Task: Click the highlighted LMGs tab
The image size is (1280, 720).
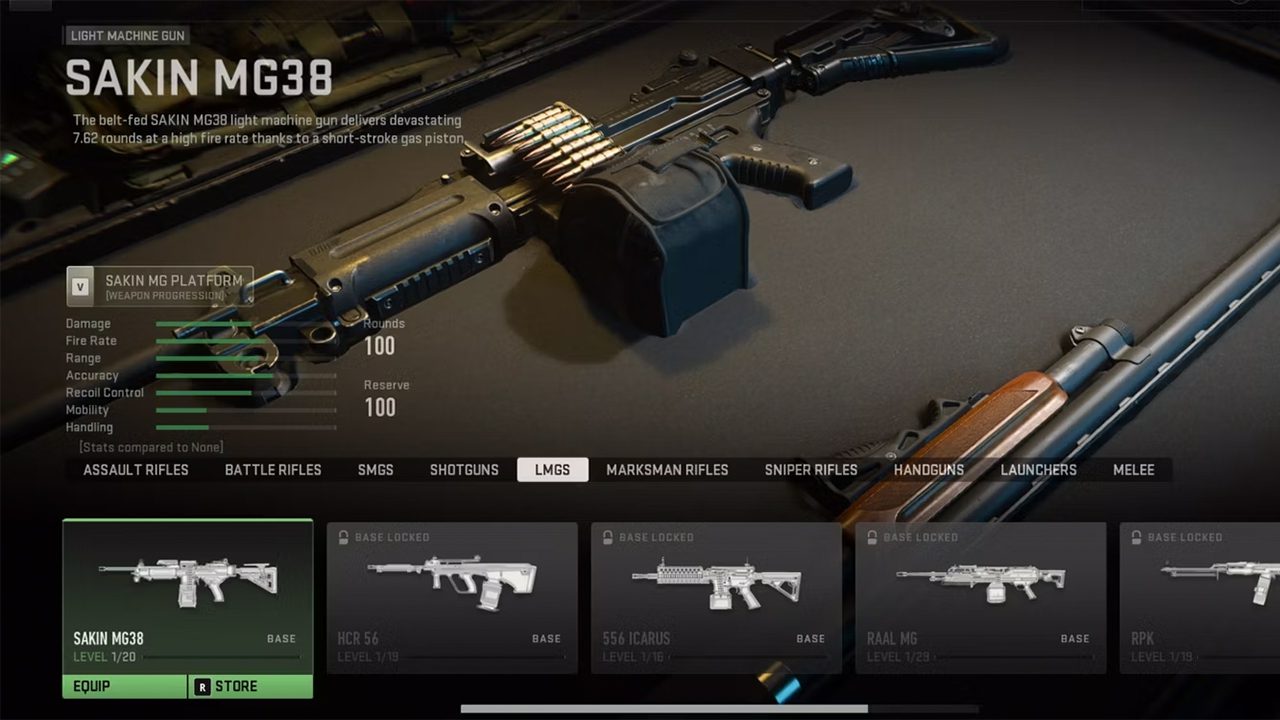Action: [552, 470]
